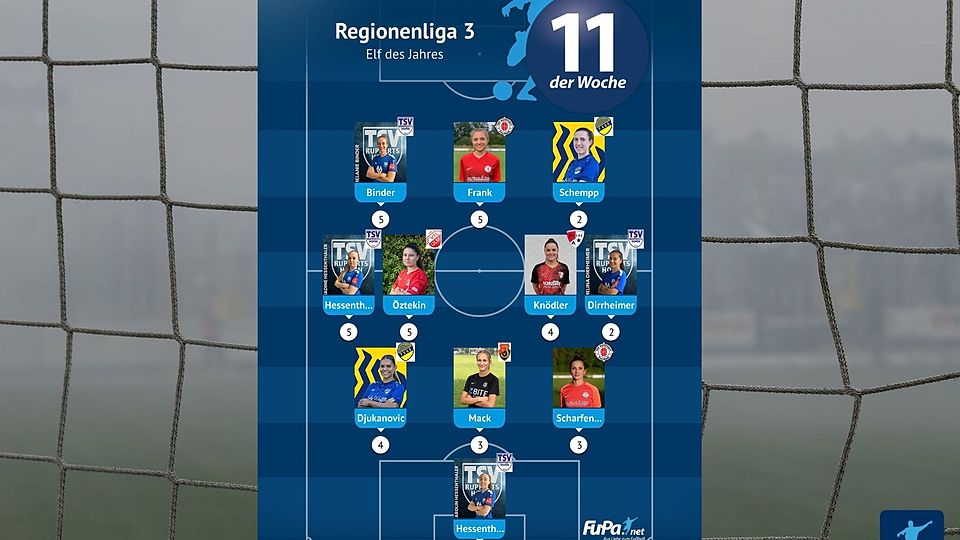
Task: Choose the Schempp player card
Action: [579, 158]
